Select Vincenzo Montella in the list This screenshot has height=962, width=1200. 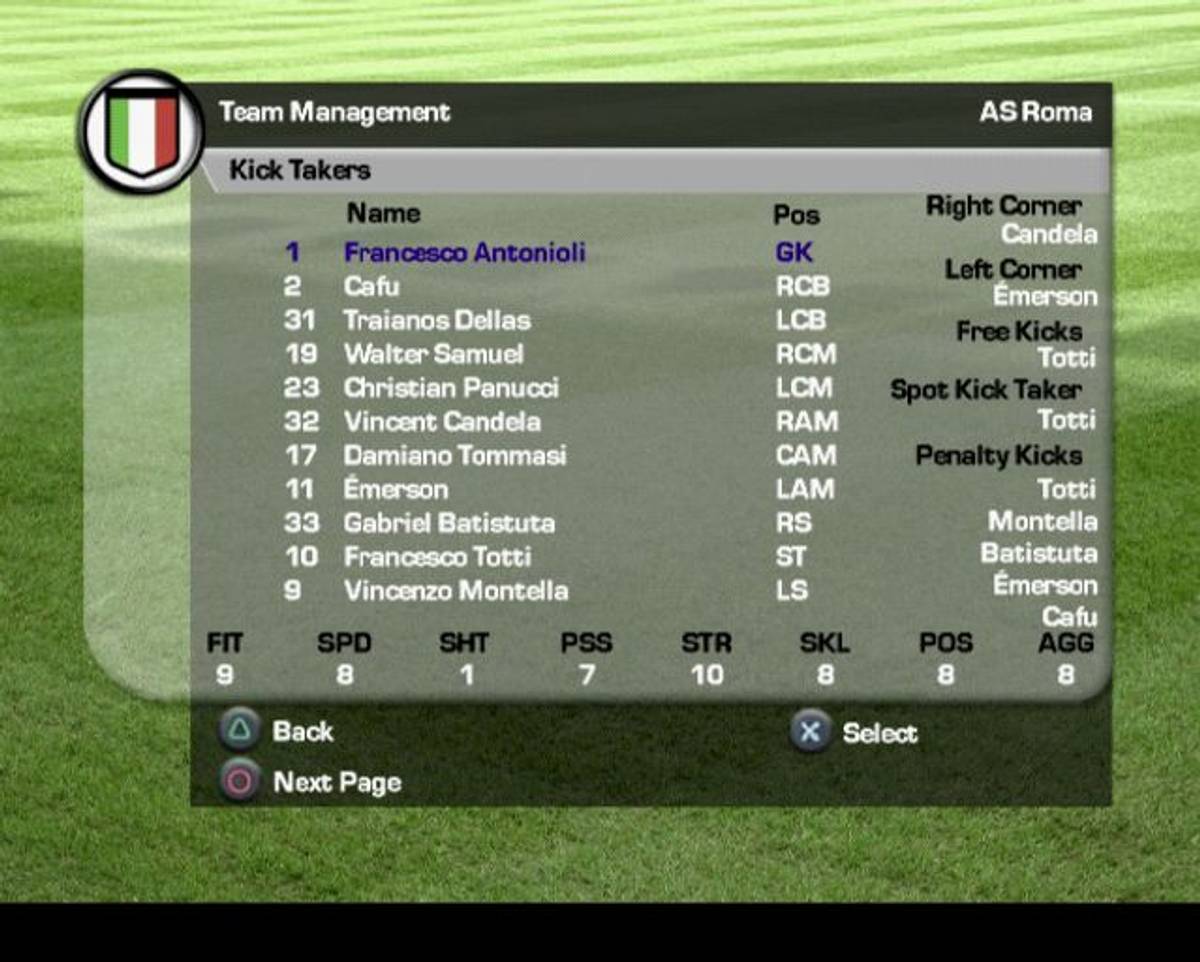coord(456,591)
